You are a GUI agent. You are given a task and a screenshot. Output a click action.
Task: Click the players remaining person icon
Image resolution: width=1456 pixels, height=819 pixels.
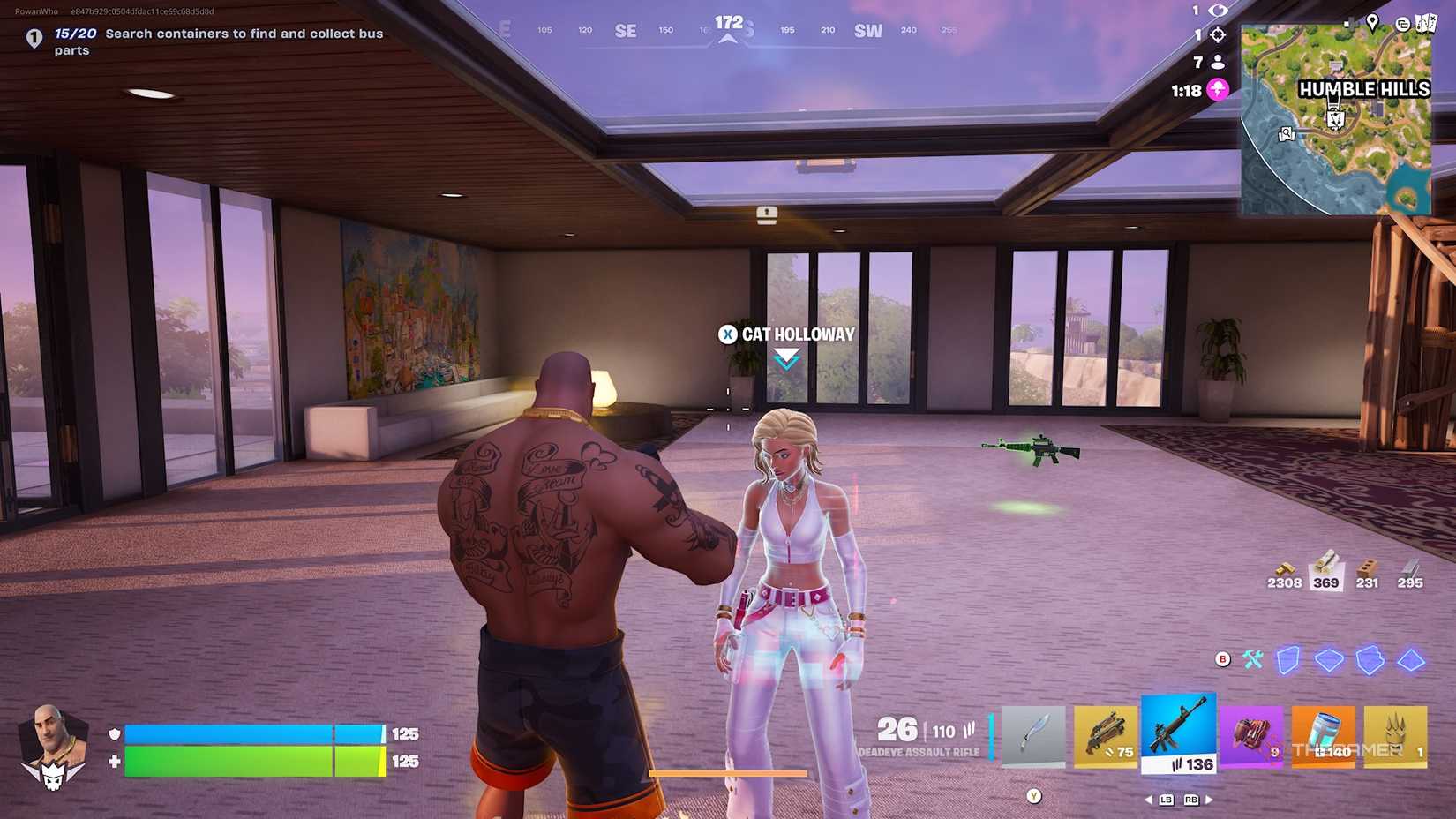pyautogui.click(x=1218, y=63)
